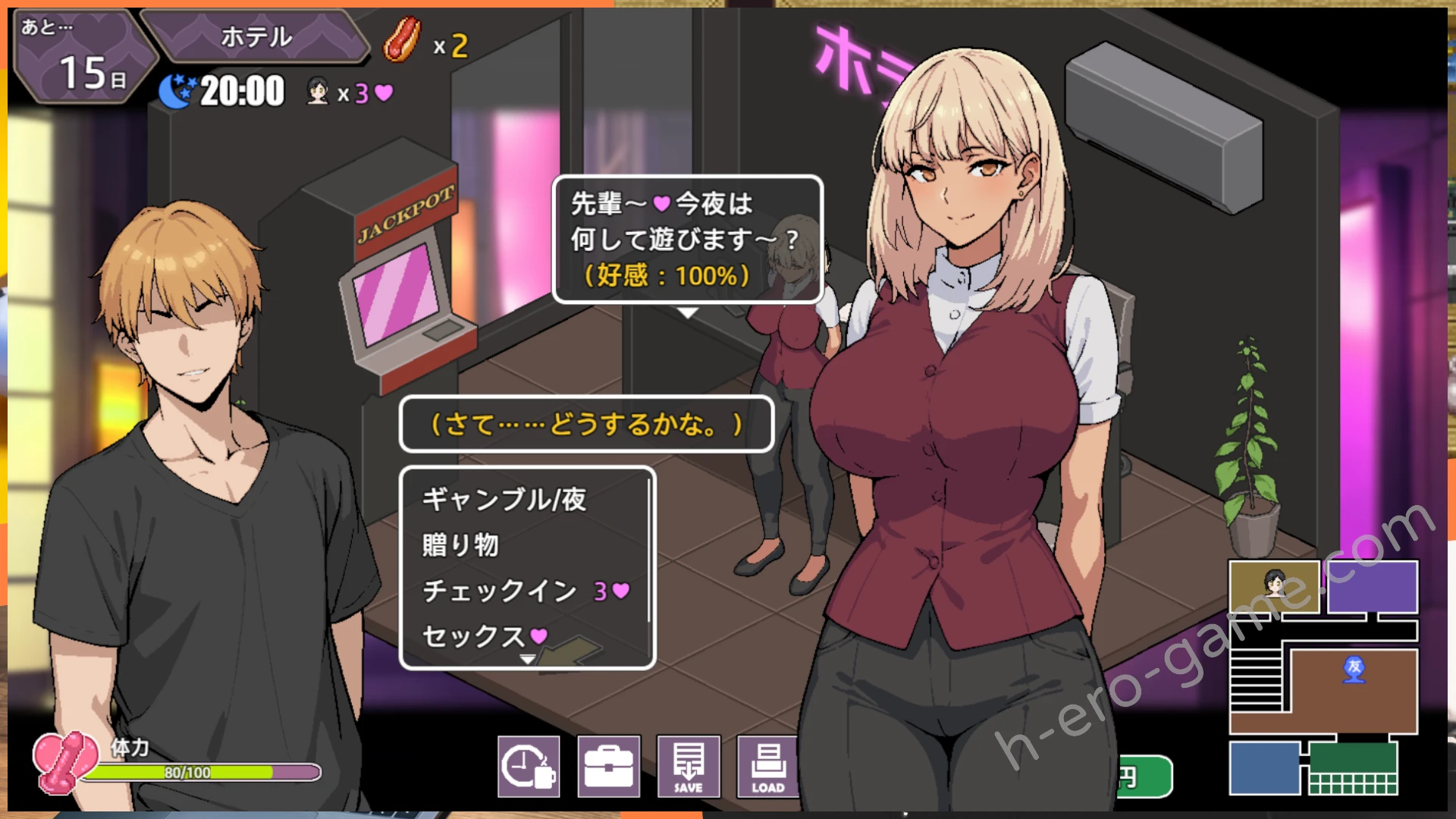
Task: Select the purple room on the minimap
Action: 1372,586
